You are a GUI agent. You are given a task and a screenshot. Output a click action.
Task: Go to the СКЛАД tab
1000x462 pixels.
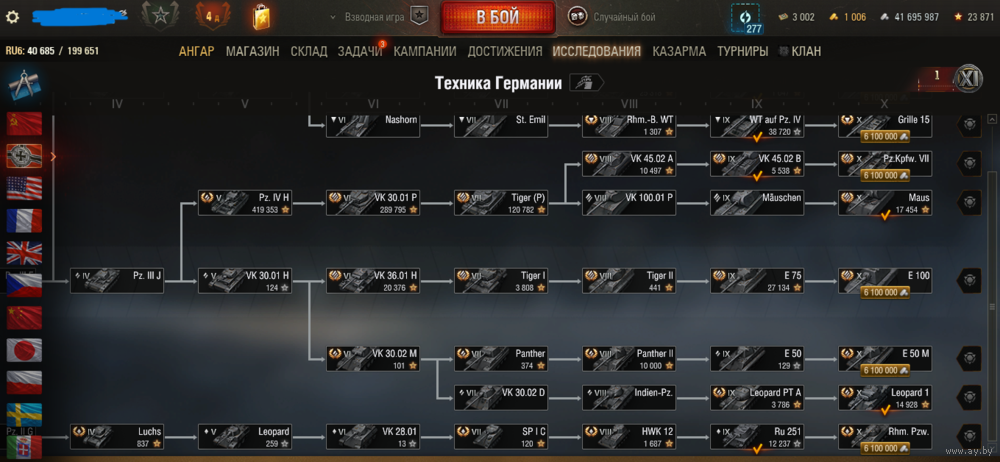309,52
